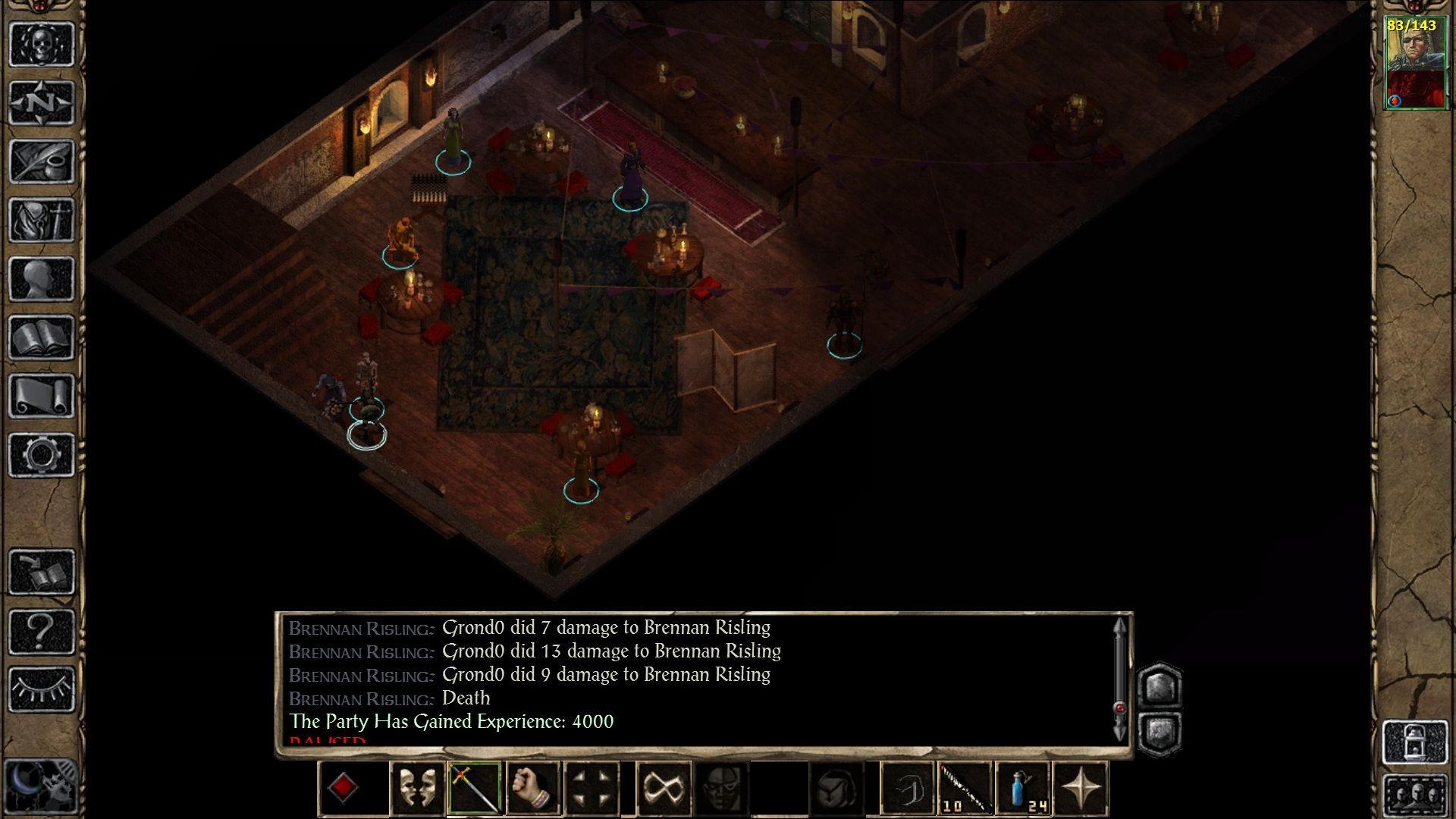Screen dimensions: 1456x819
Task: Open the question mark help button
Action: click(x=42, y=630)
